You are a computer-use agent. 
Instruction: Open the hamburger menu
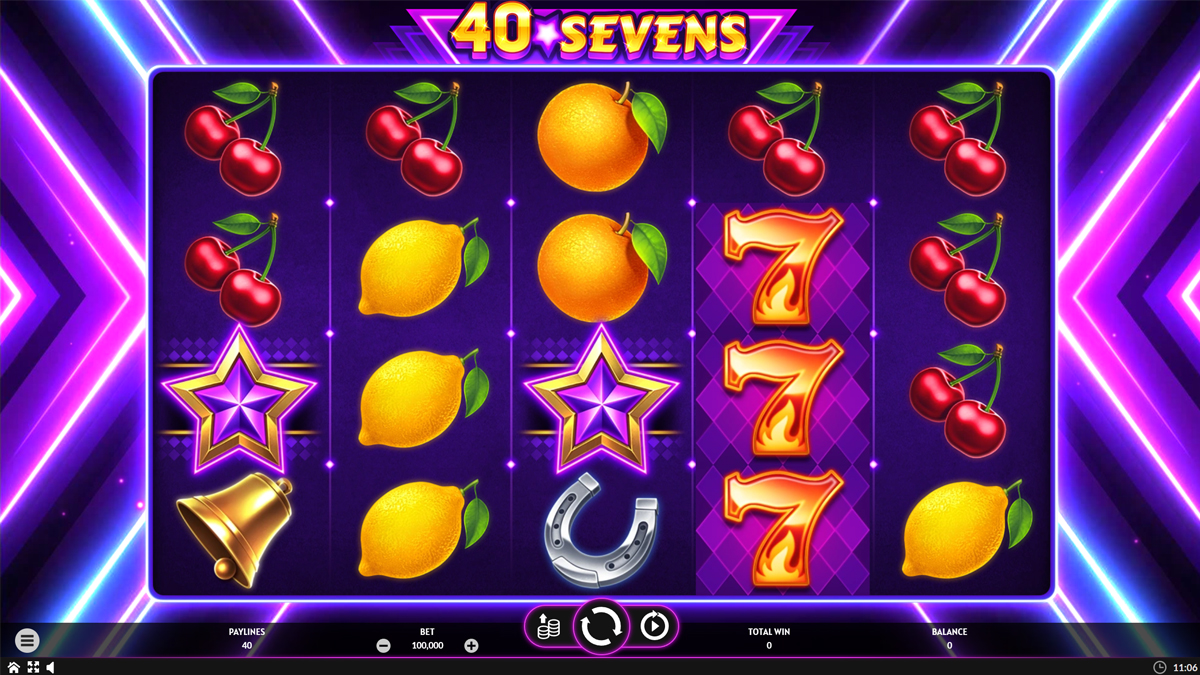27,640
